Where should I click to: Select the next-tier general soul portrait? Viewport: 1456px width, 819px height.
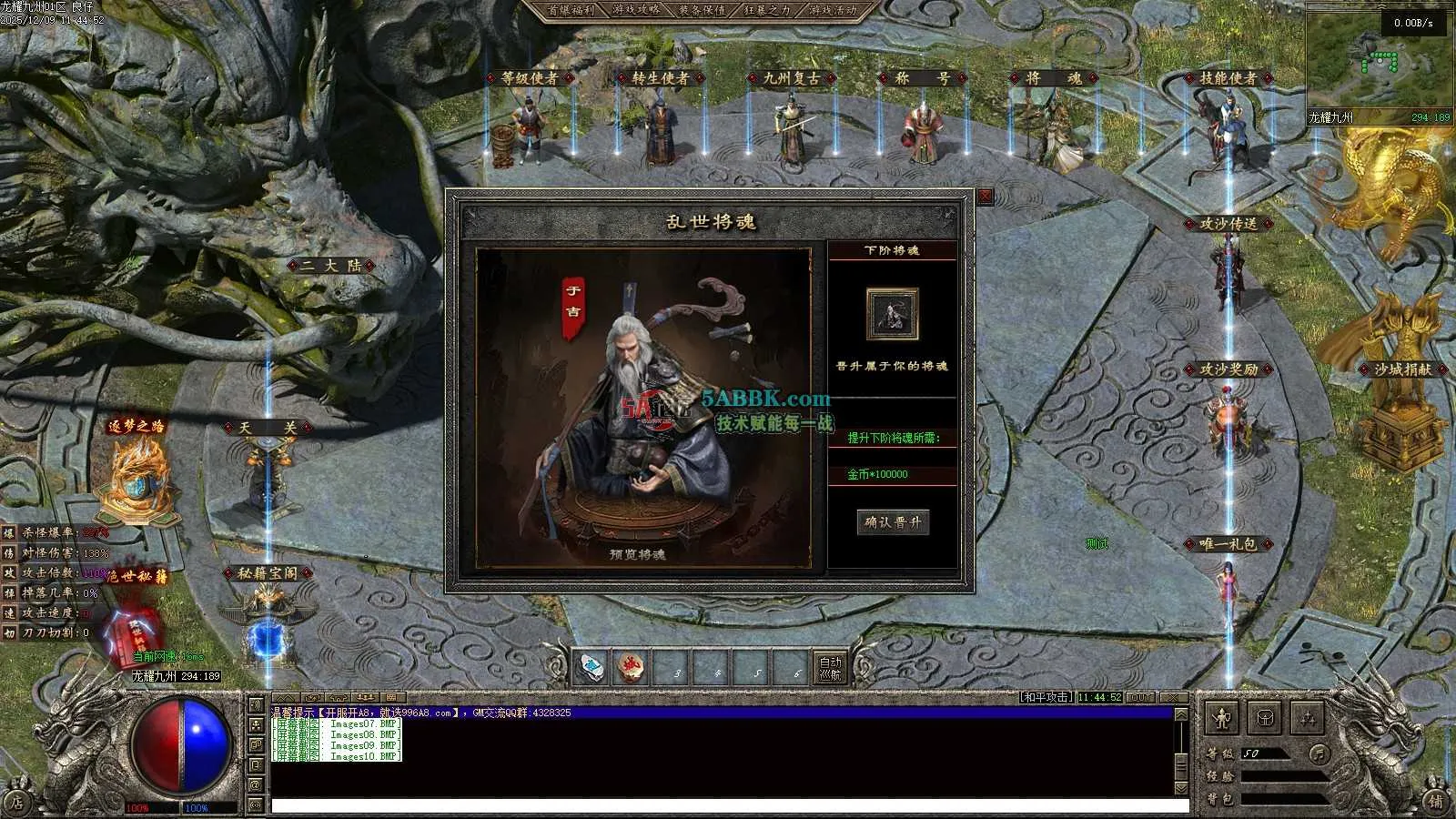(892, 314)
